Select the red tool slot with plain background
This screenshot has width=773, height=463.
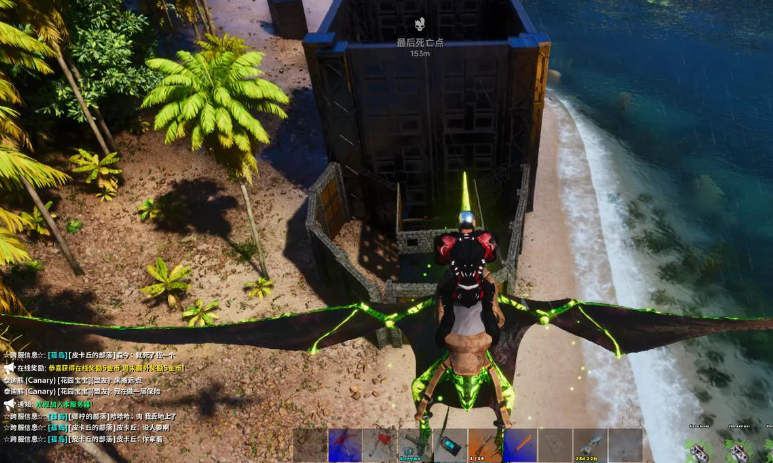coord(380,445)
